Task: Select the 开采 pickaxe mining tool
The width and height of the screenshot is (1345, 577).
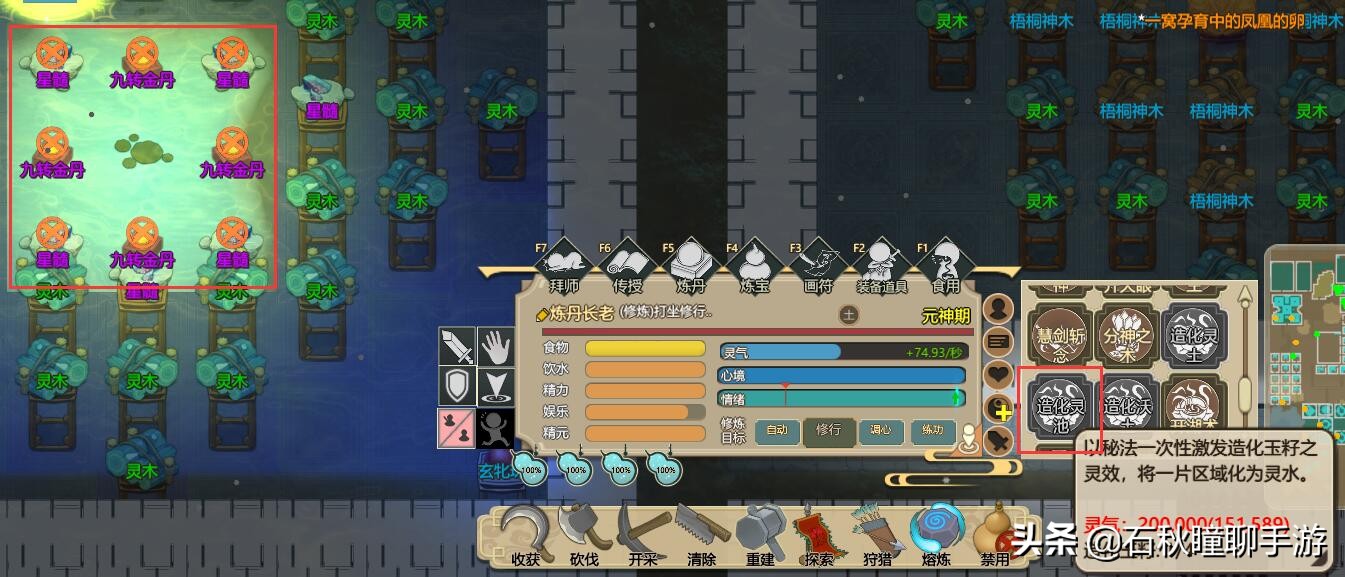Action: [x=642, y=535]
